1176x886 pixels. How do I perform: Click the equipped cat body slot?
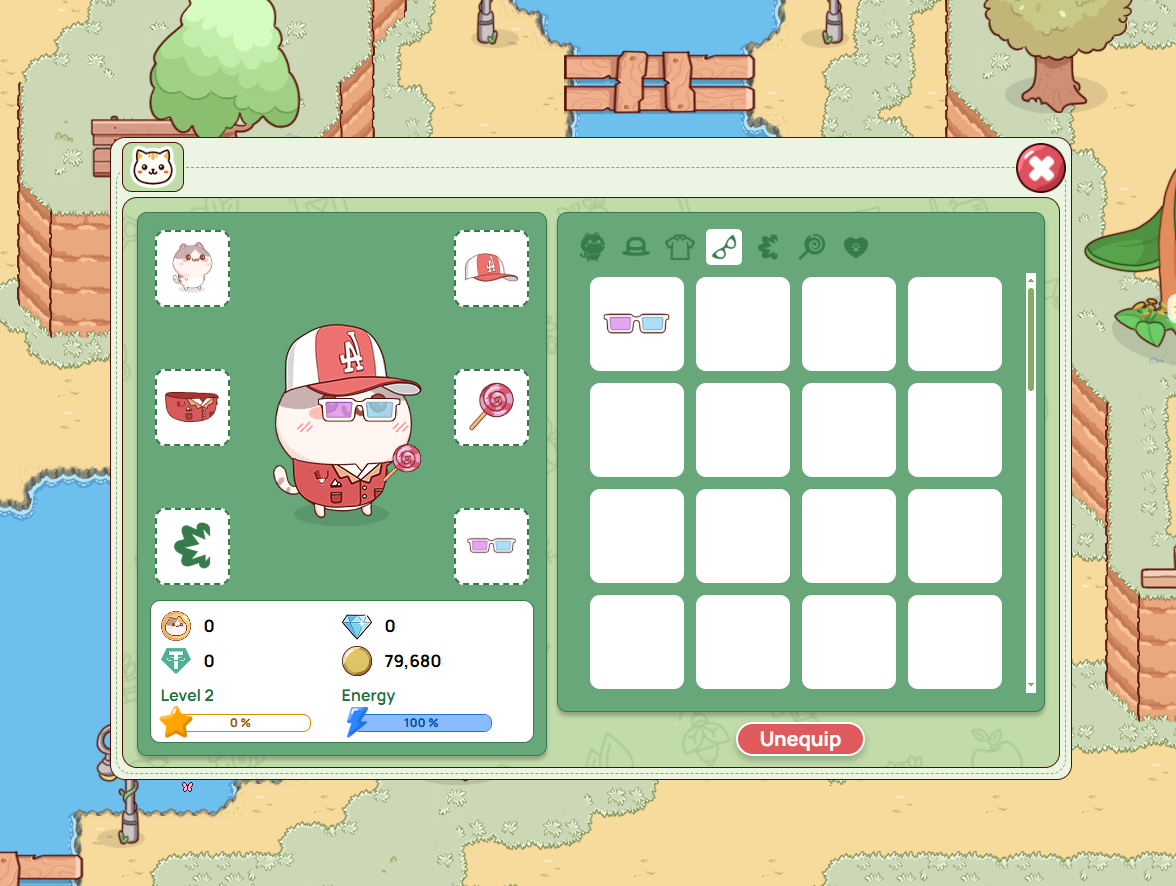point(192,268)
